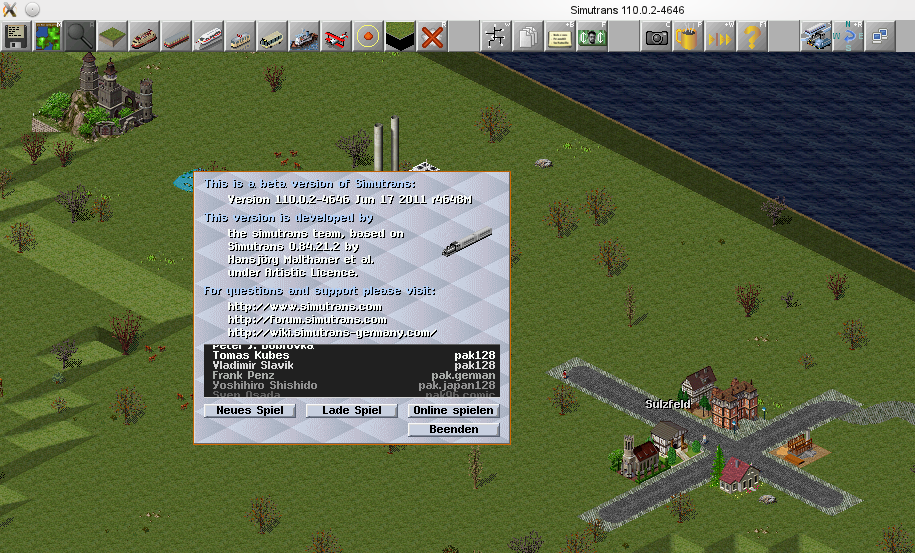Select the magnifying glass inspection tool
This screenshot has height=553, width=915.
pos(79,37)
